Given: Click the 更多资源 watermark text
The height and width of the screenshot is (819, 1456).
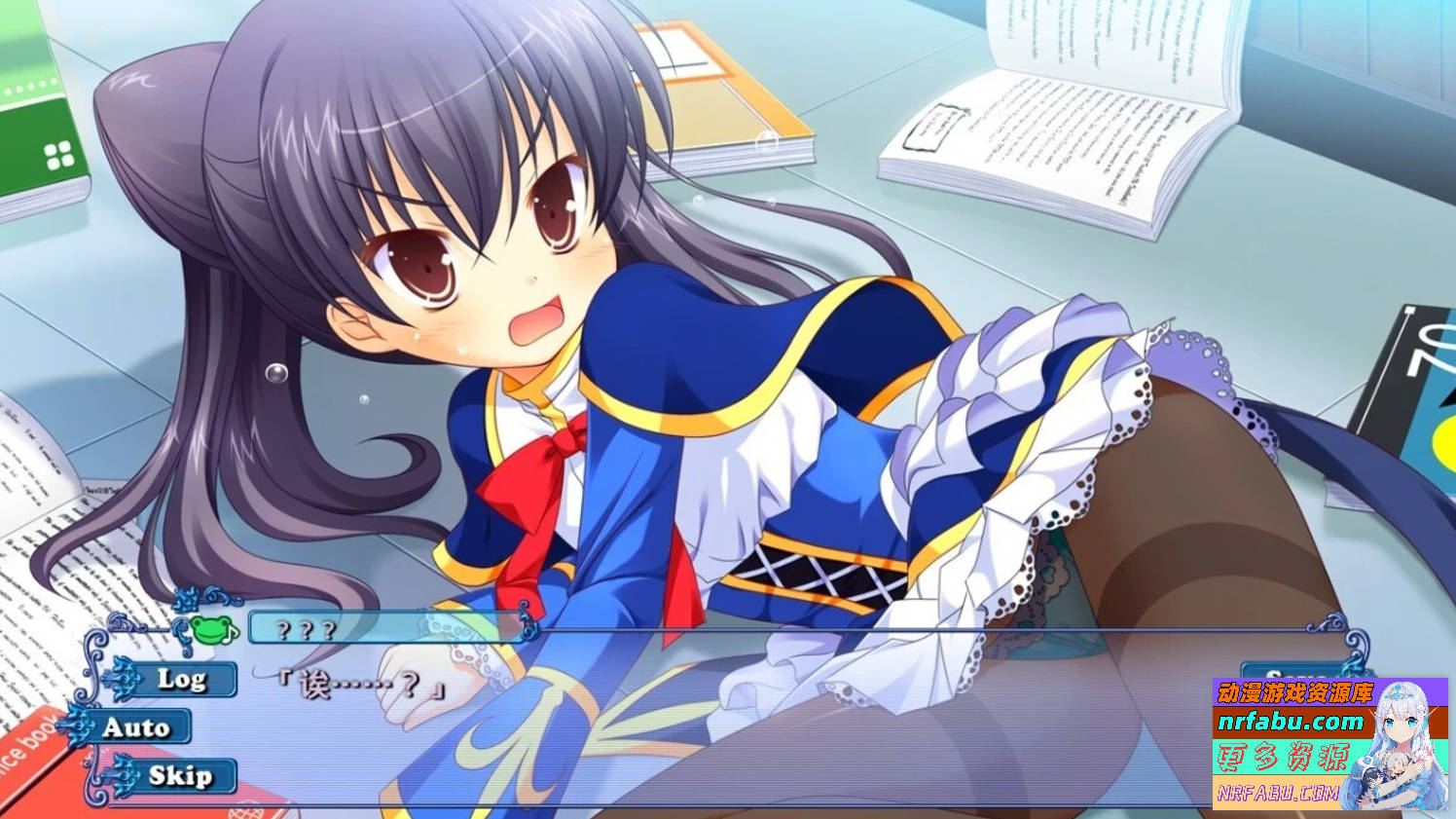Looking at the screenshot, I should [1284, 758].
